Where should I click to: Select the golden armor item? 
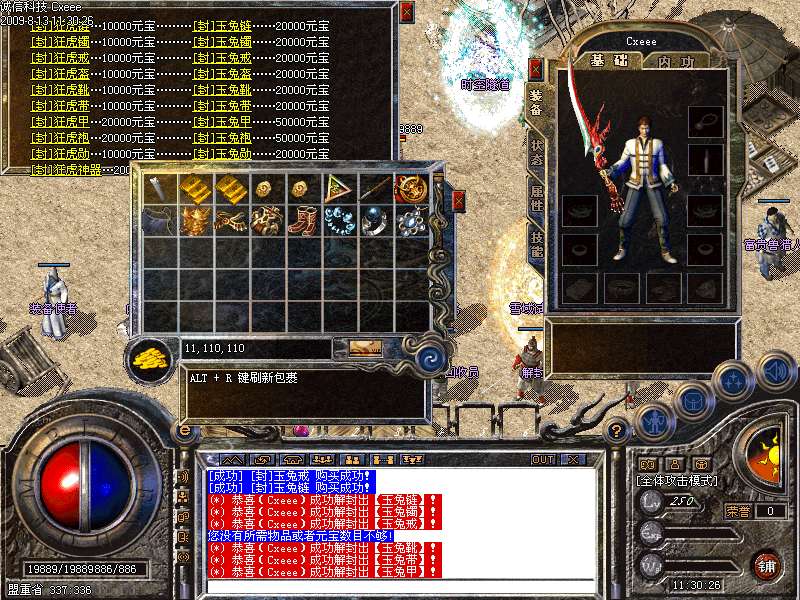[194, 220]
